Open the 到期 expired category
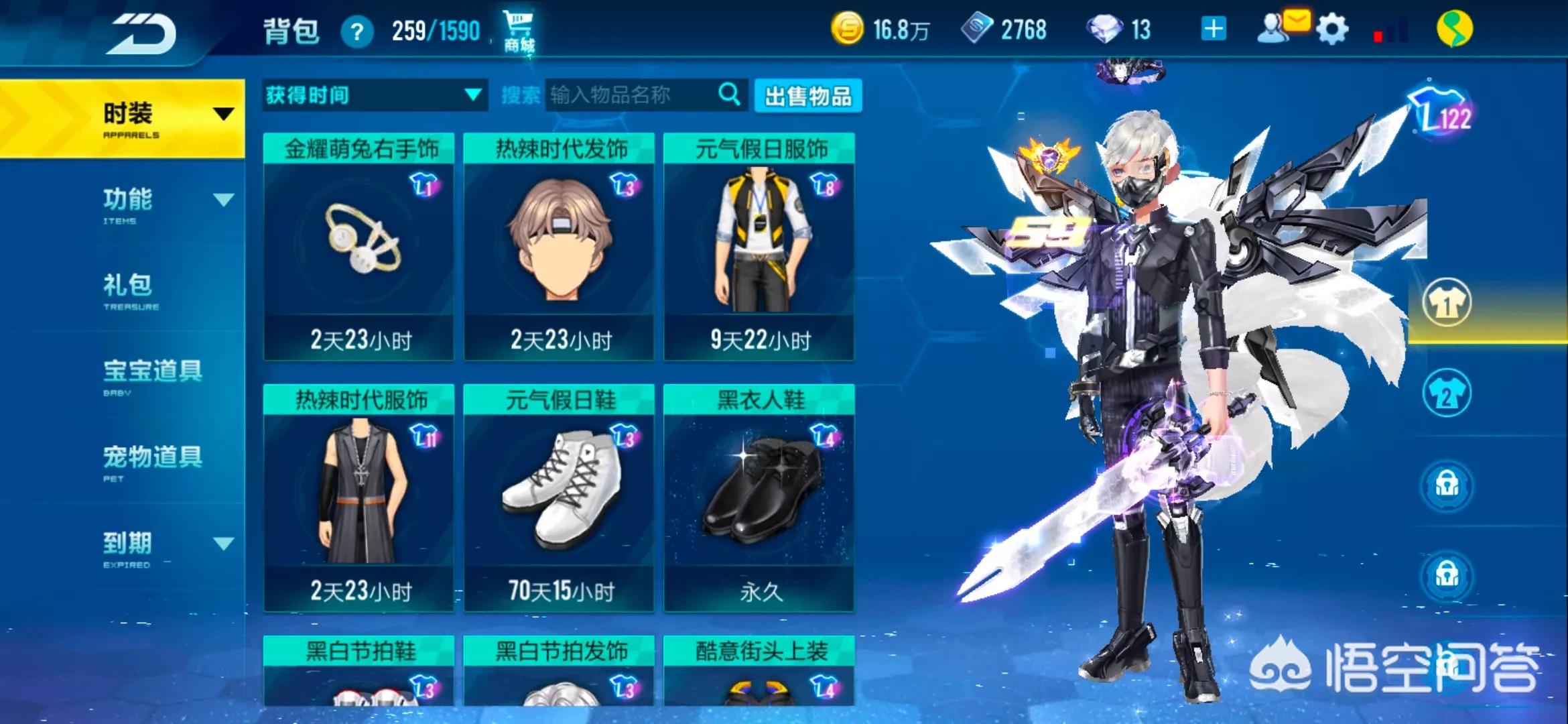This screenshot has height=724, width=1568. [x=127, y=546]
